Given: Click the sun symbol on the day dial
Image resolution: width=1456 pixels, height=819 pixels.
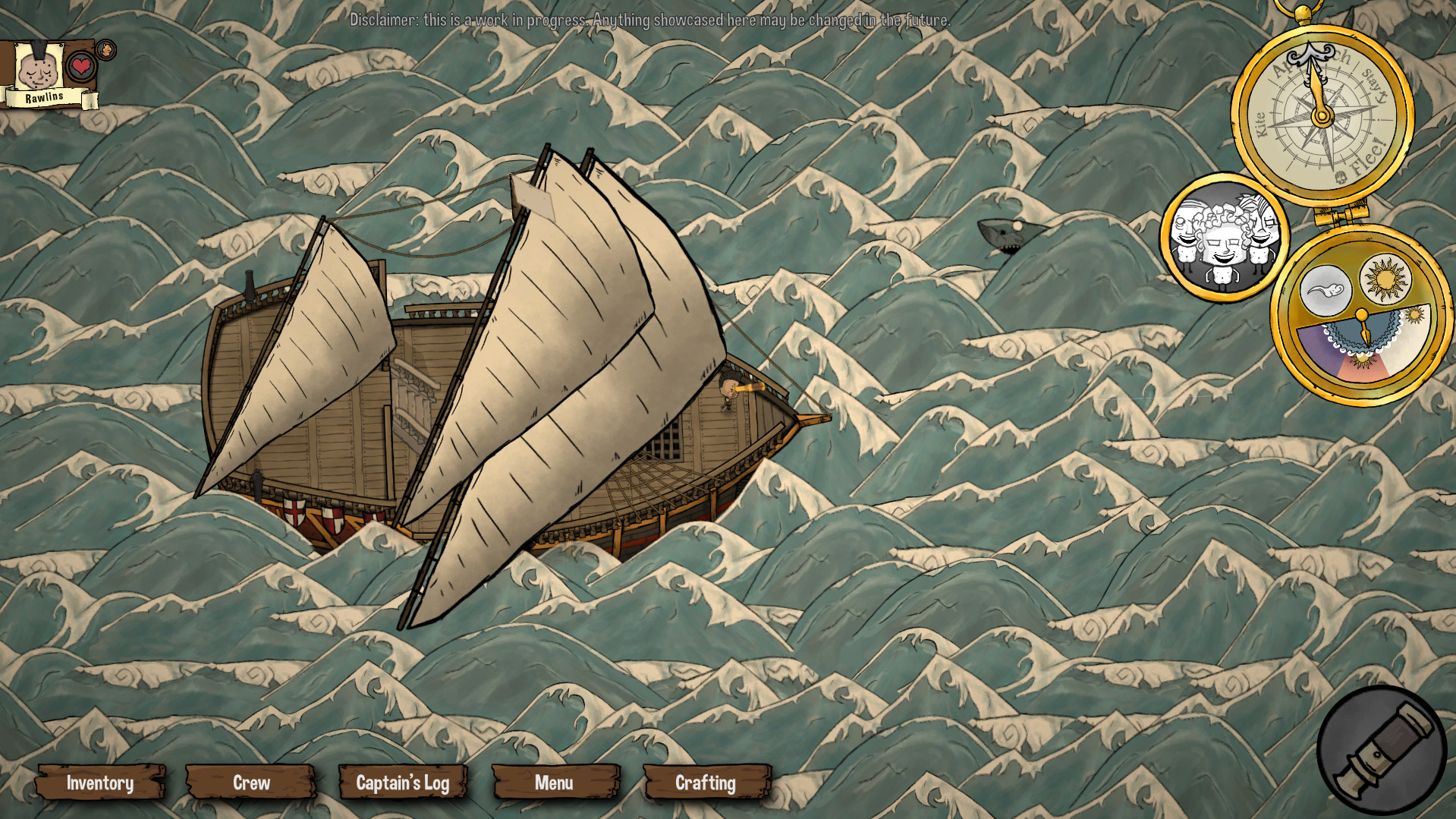Looking at the screenshot, I should pyautogui.click(x=1384, y=279).
